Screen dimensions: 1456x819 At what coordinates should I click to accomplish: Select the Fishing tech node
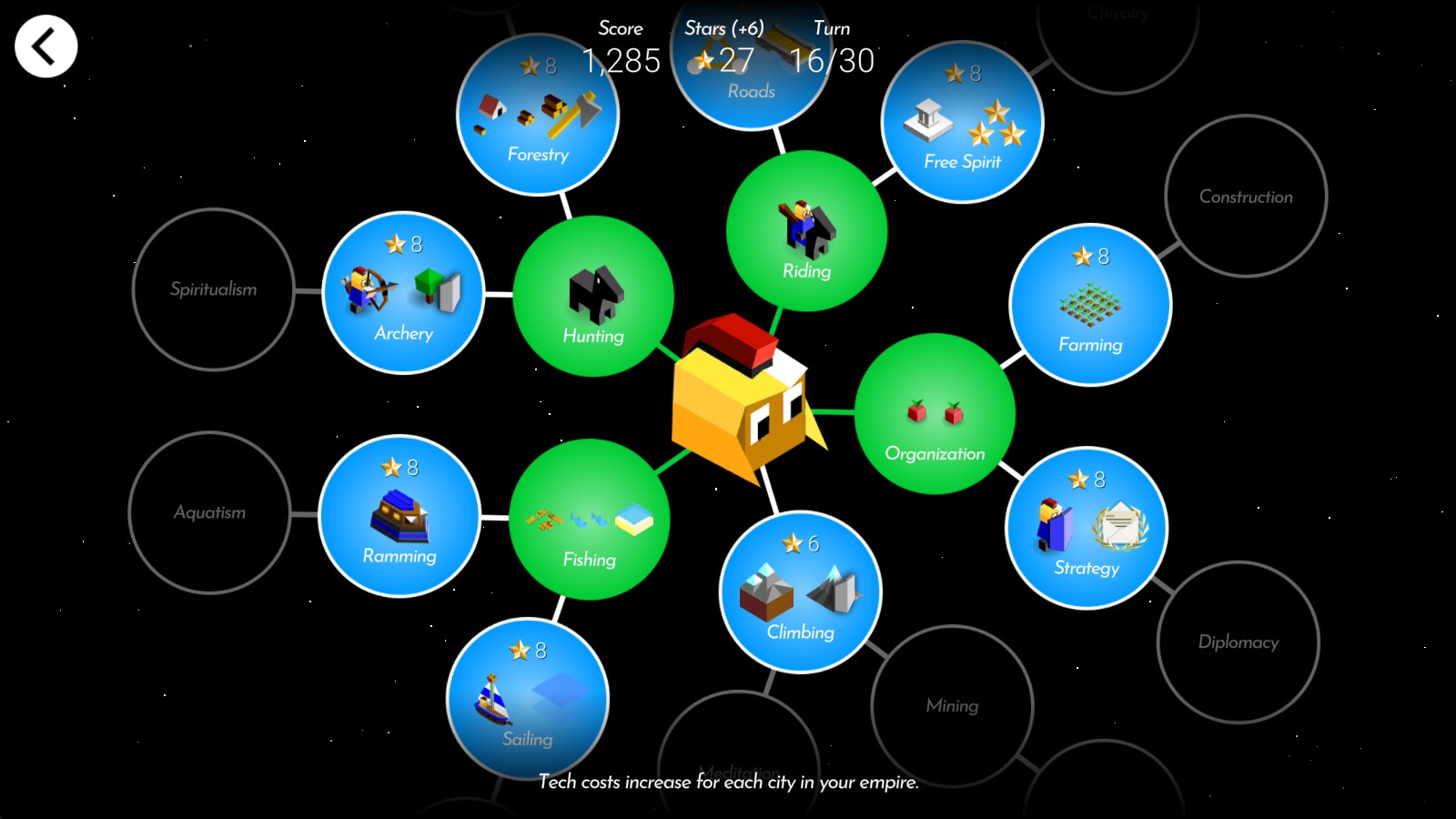click(x=589, y=520)
